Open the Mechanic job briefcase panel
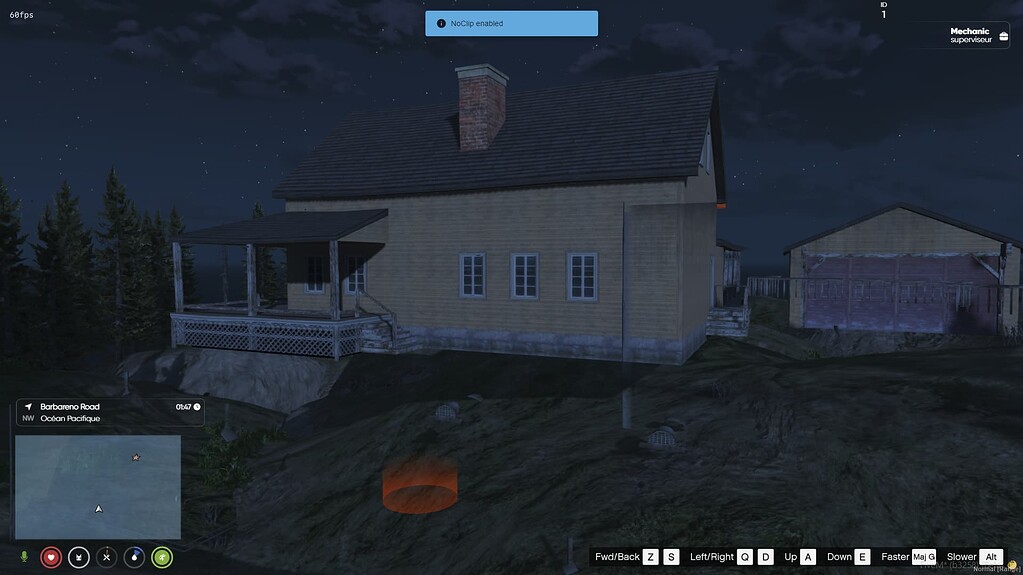The height and width of the screenshot is (575, 1023). [978, 35]
